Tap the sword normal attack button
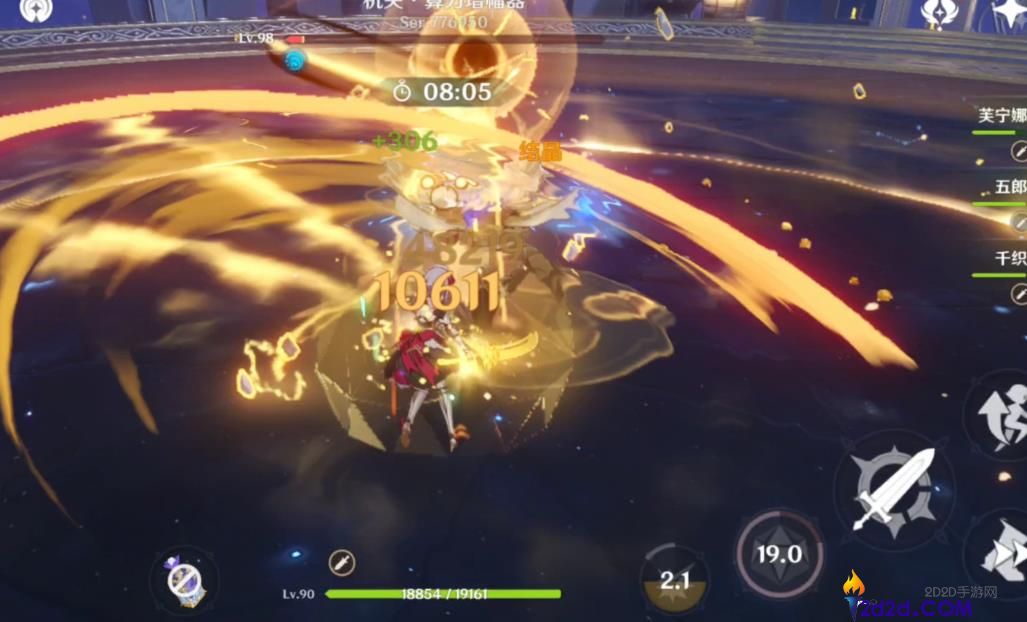Image resolution: width=1027 pixels, height=622 pixels. tap(893, 490)
